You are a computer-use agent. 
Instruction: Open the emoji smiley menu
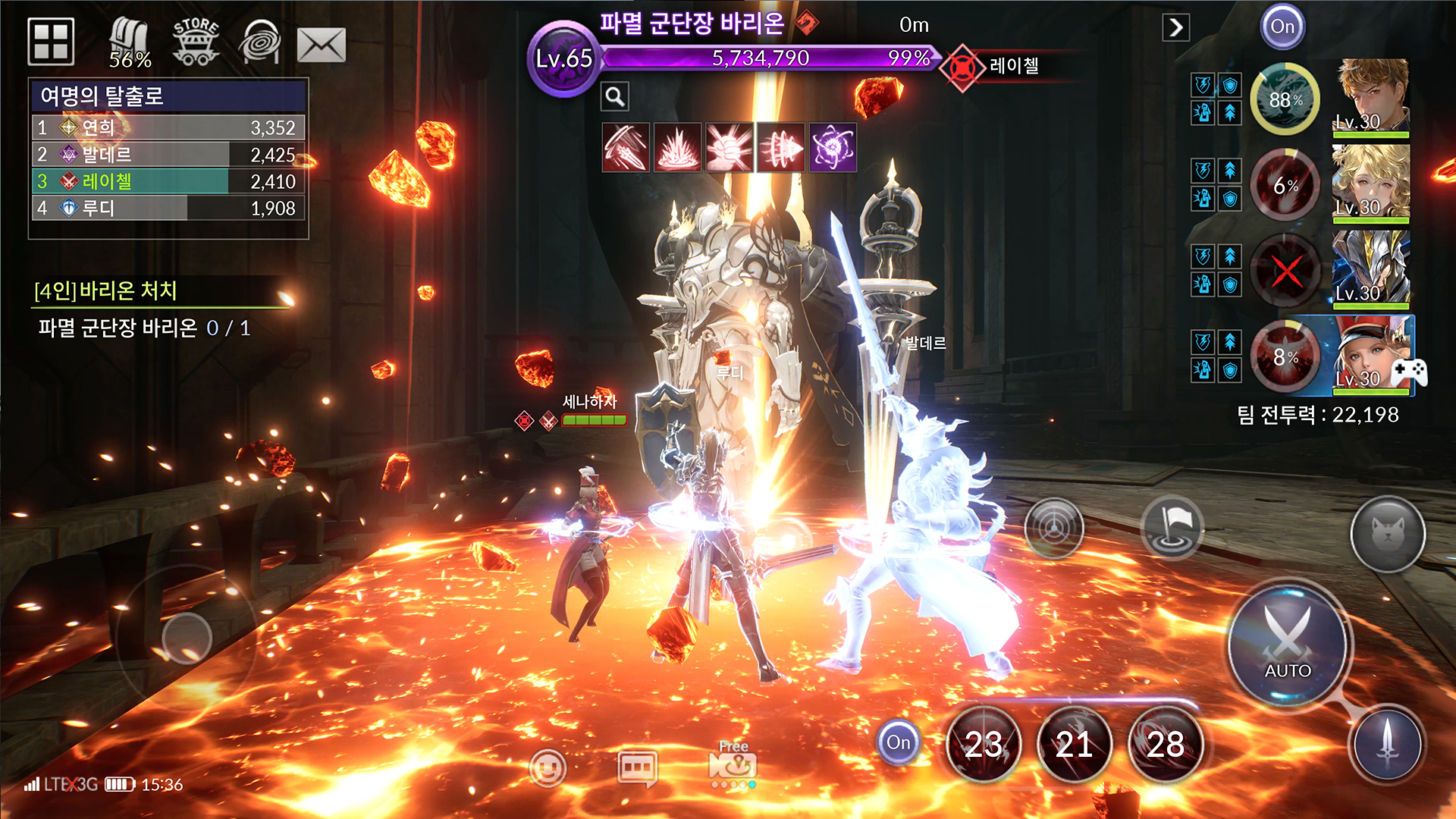pos(548,767)
